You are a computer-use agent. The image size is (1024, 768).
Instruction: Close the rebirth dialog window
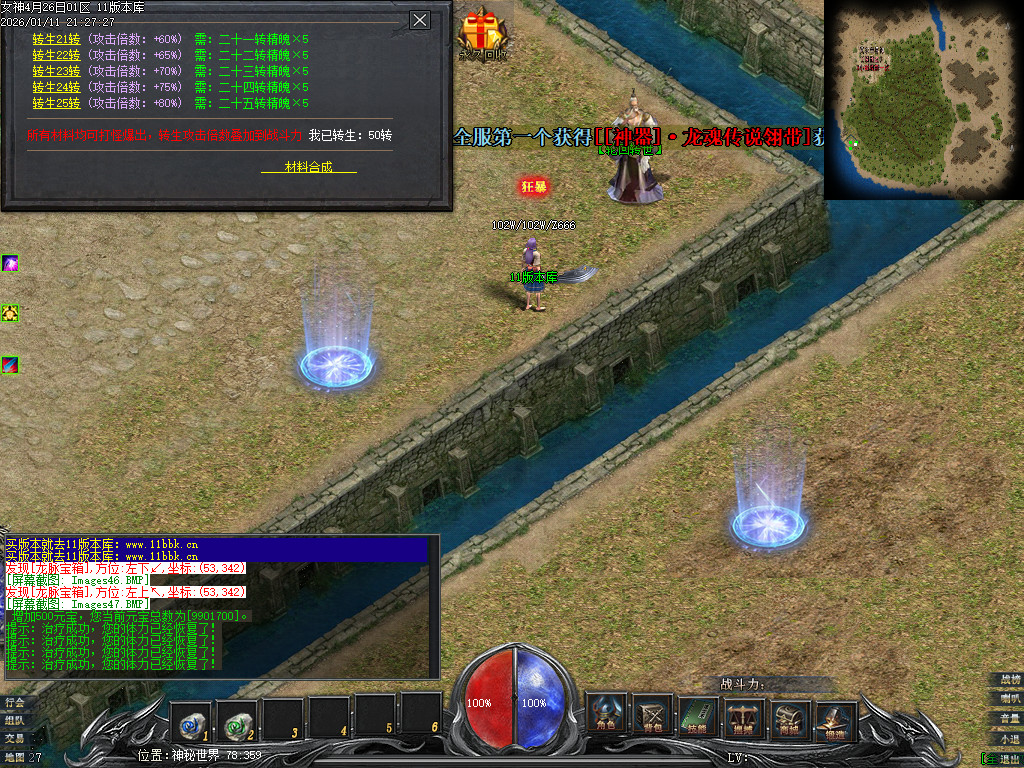click(420, 20)
